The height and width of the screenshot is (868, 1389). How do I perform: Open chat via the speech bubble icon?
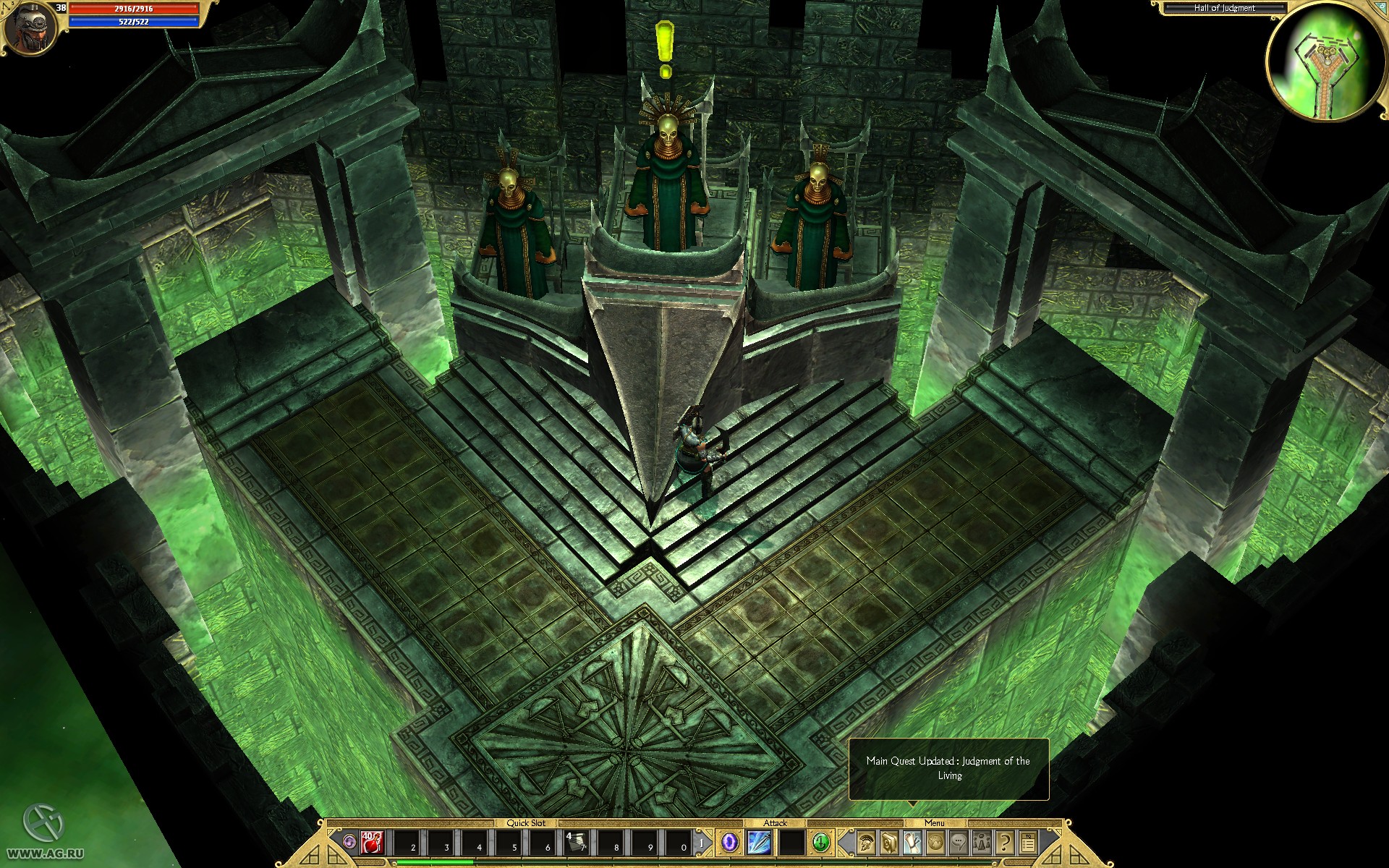(959, 842)
